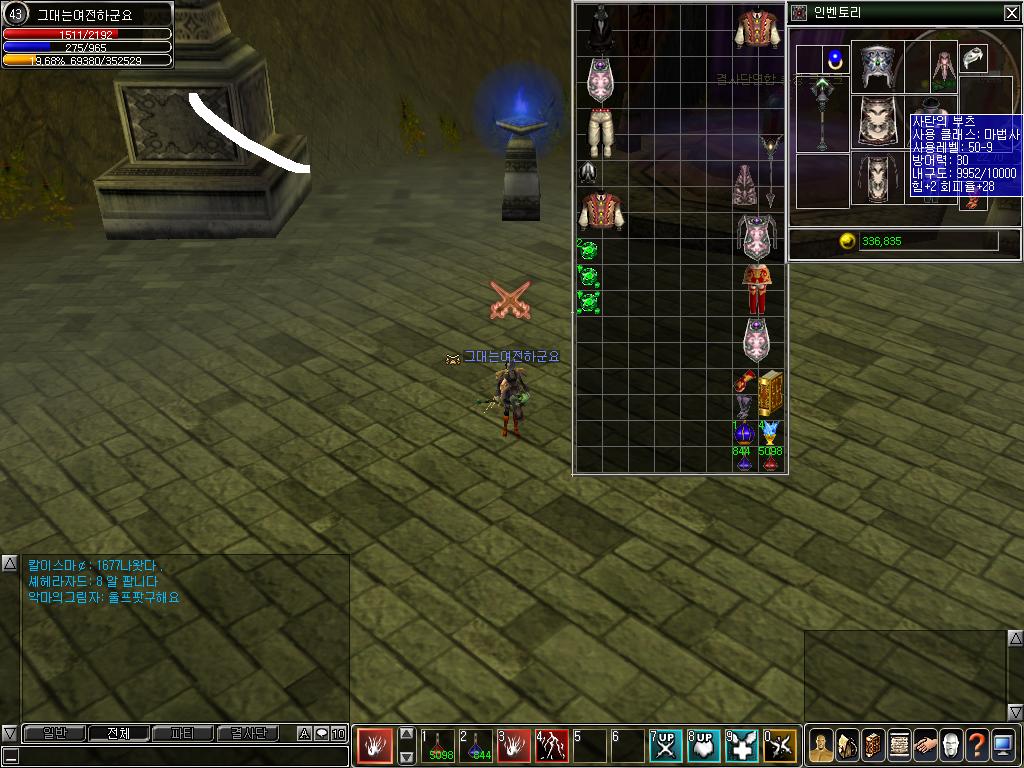Open the question mark help menu button
Image resolution: width=1024 pixels, height=768 pixels.
click(977, 745)
